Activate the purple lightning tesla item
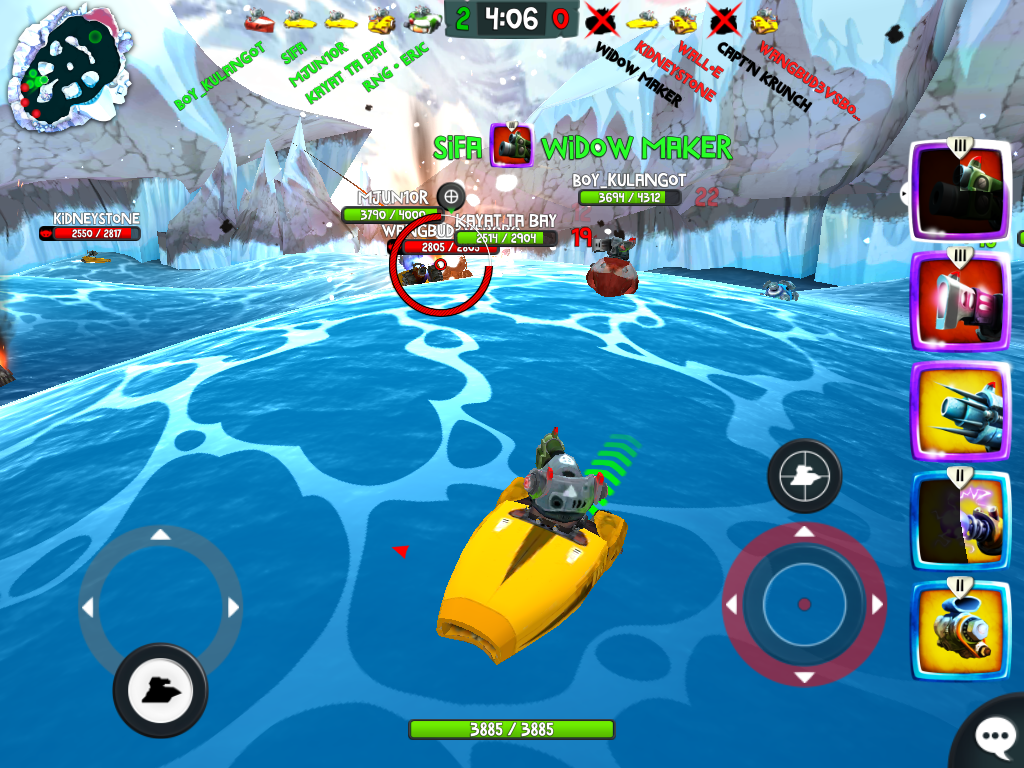 (959, 519)
